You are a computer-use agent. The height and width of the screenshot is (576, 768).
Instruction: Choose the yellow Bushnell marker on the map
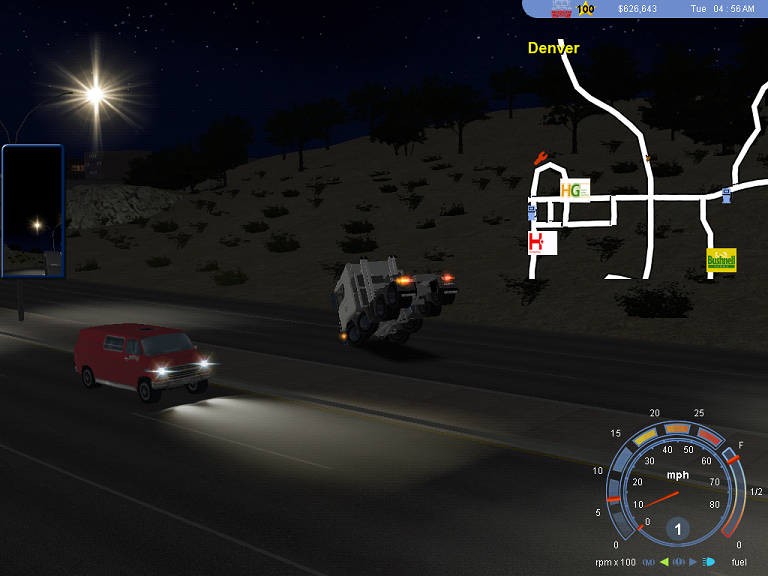point(721,261)
